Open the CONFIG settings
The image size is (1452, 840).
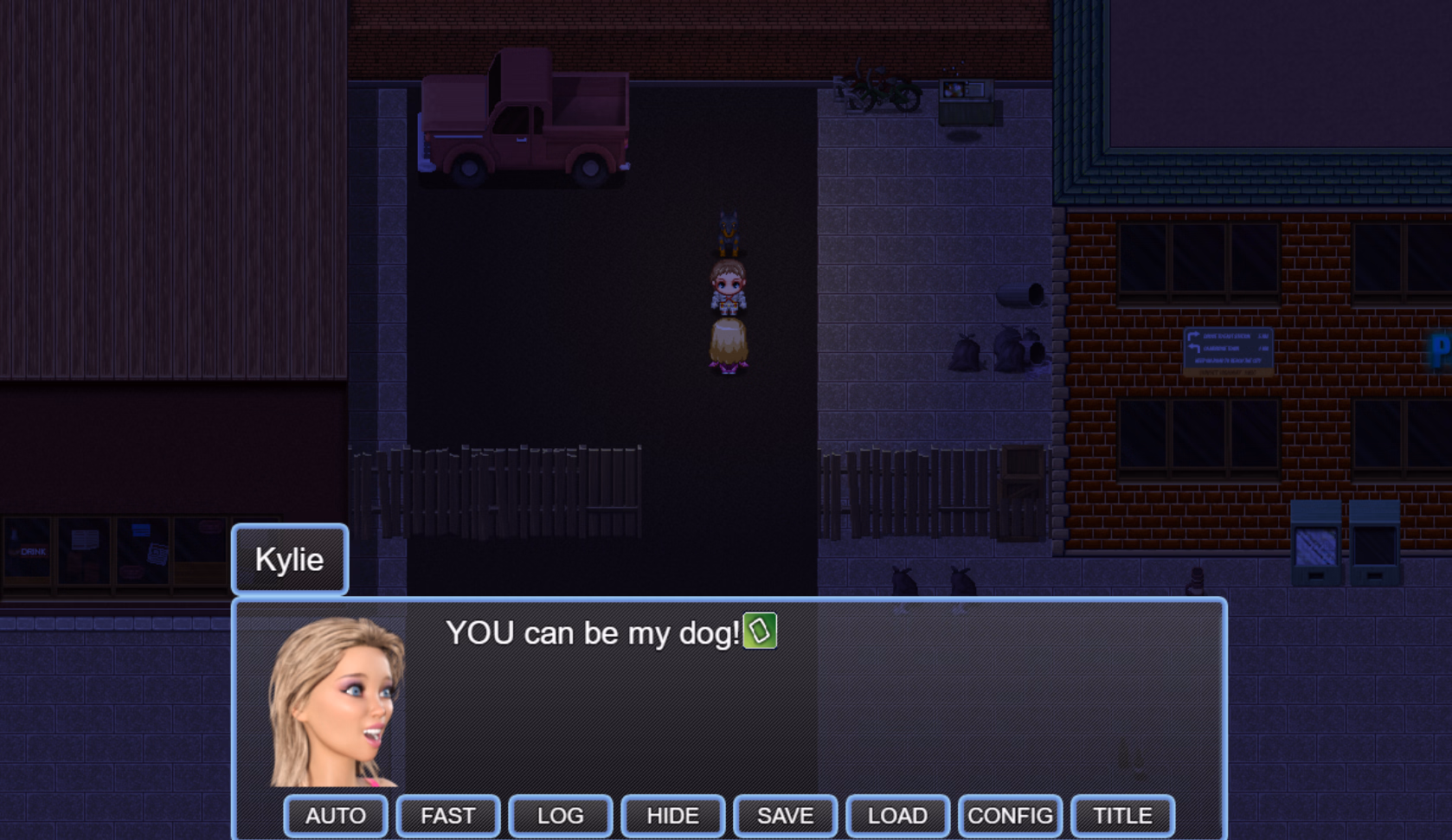point(1011,816)
